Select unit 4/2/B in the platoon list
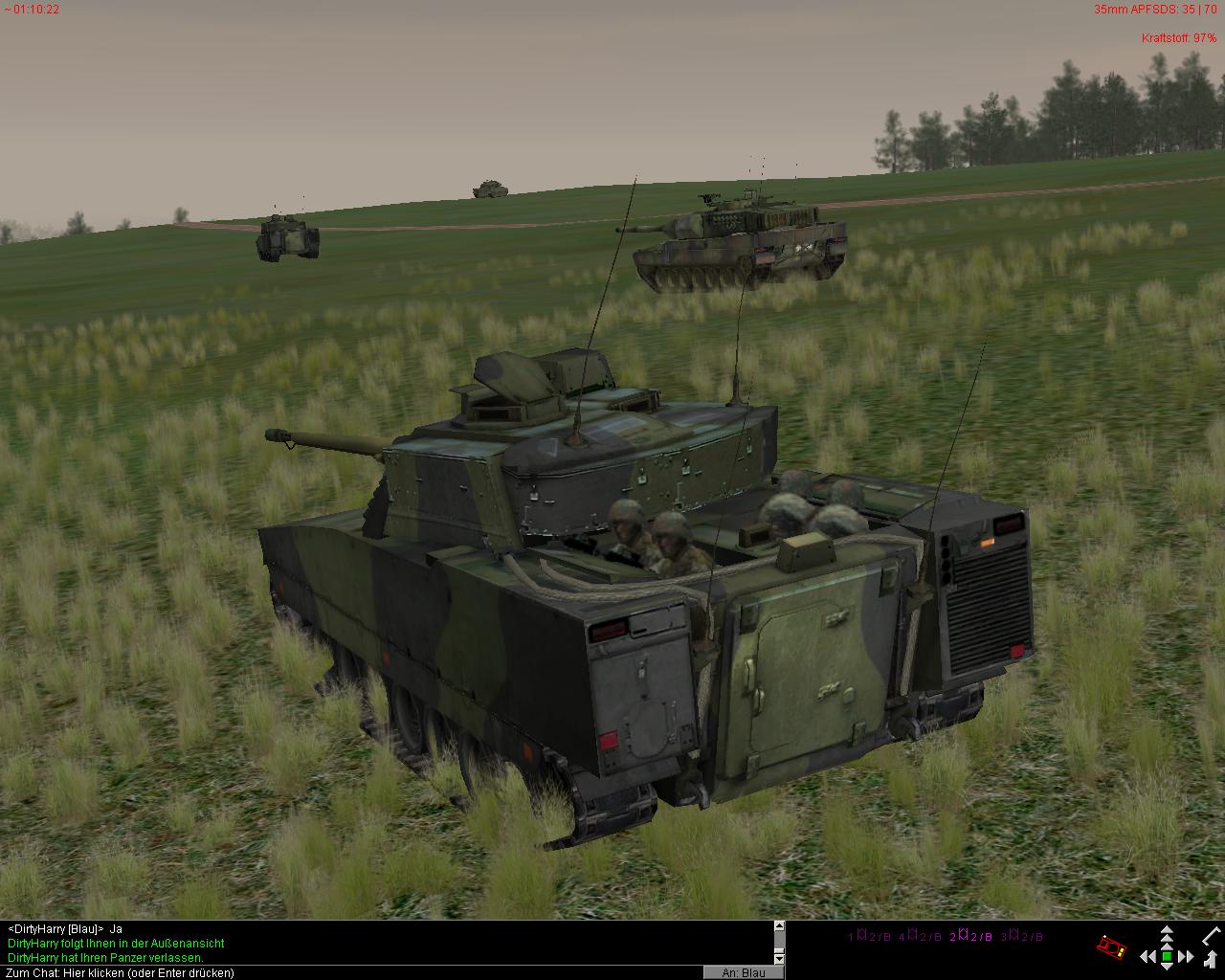Viewport: 1225px width, 980px height. [x=920, y=936]
